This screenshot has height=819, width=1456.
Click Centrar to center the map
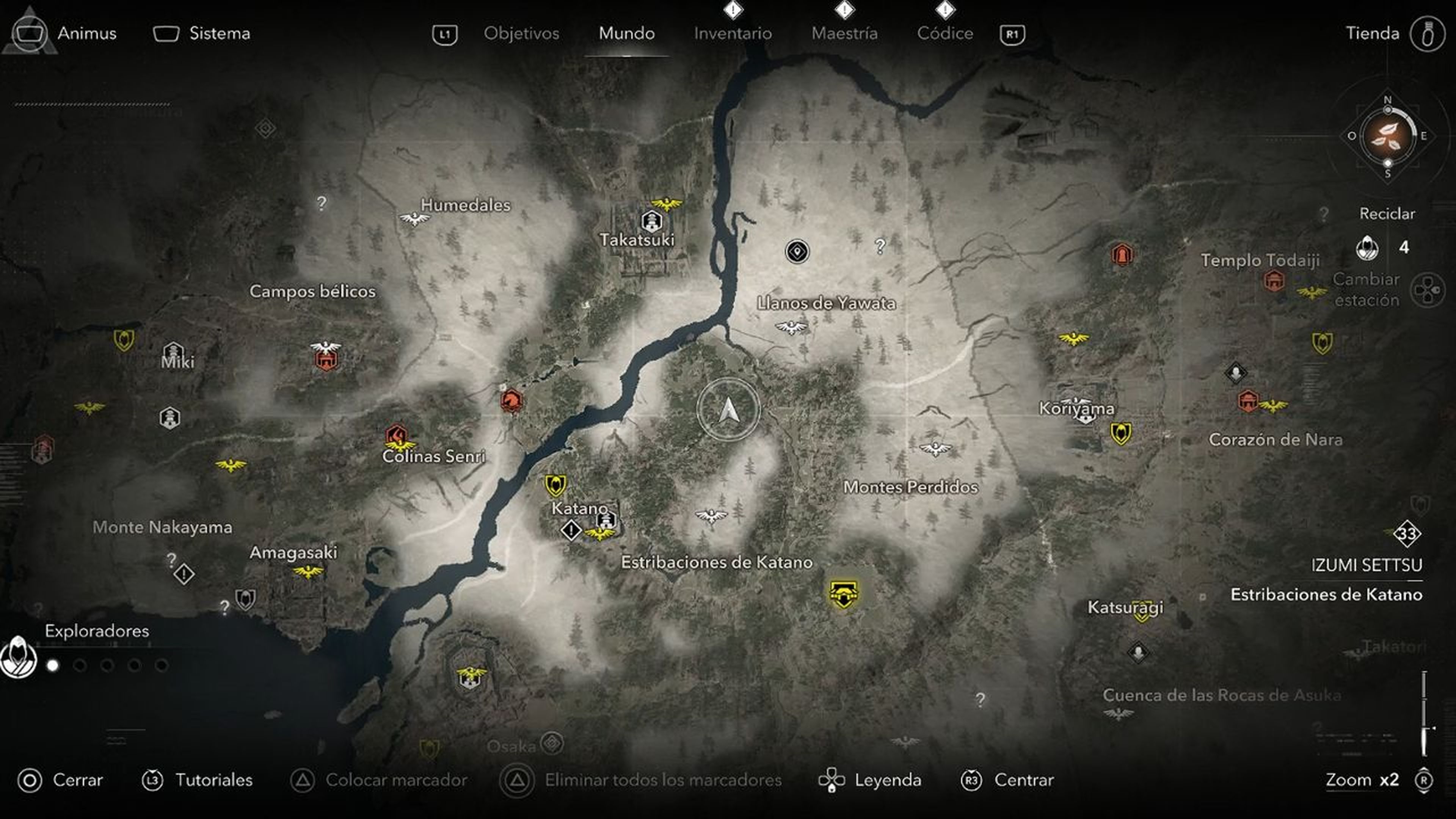click(1024, 781)
